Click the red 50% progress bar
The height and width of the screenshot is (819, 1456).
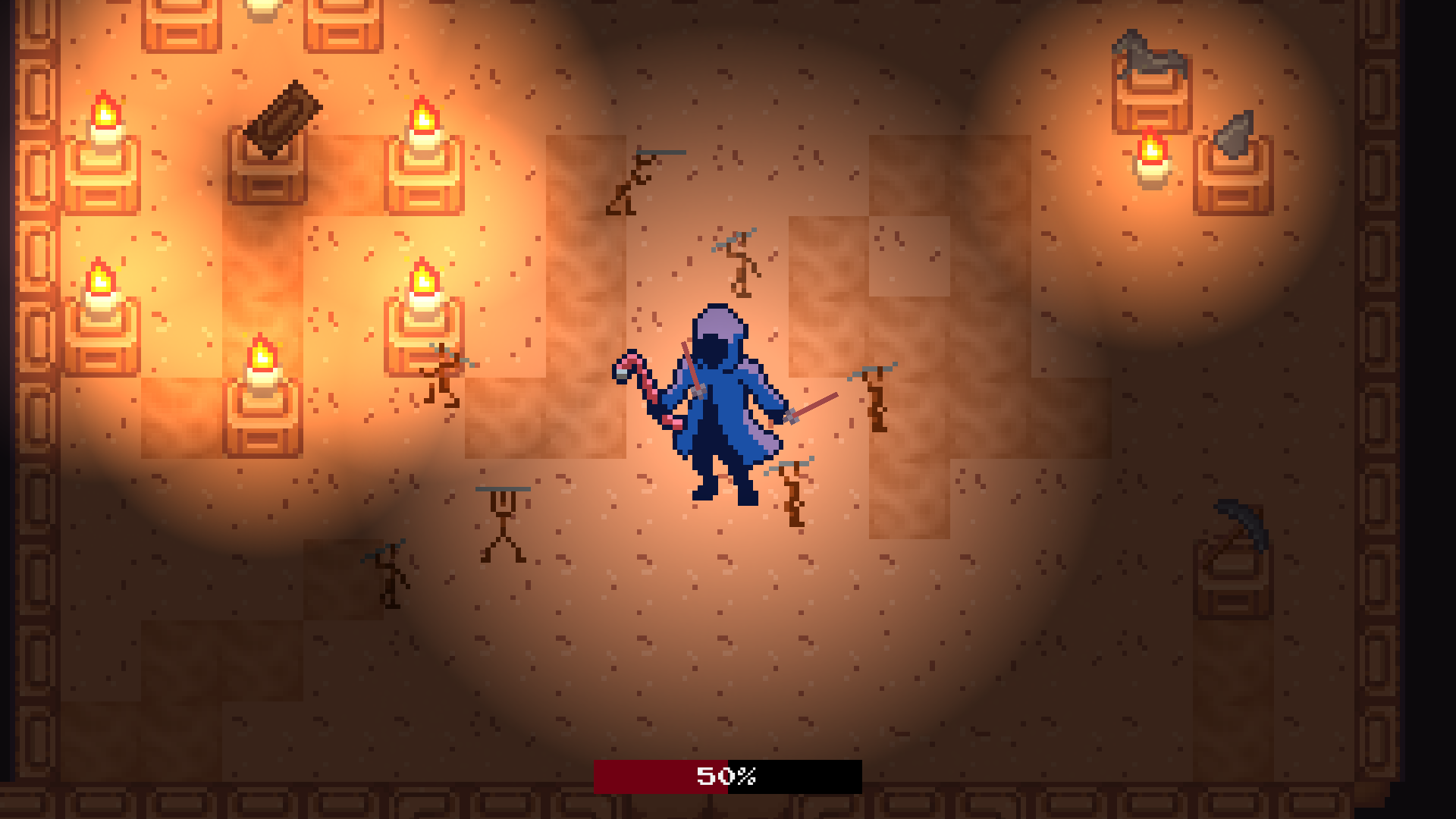tap(660, 775)
